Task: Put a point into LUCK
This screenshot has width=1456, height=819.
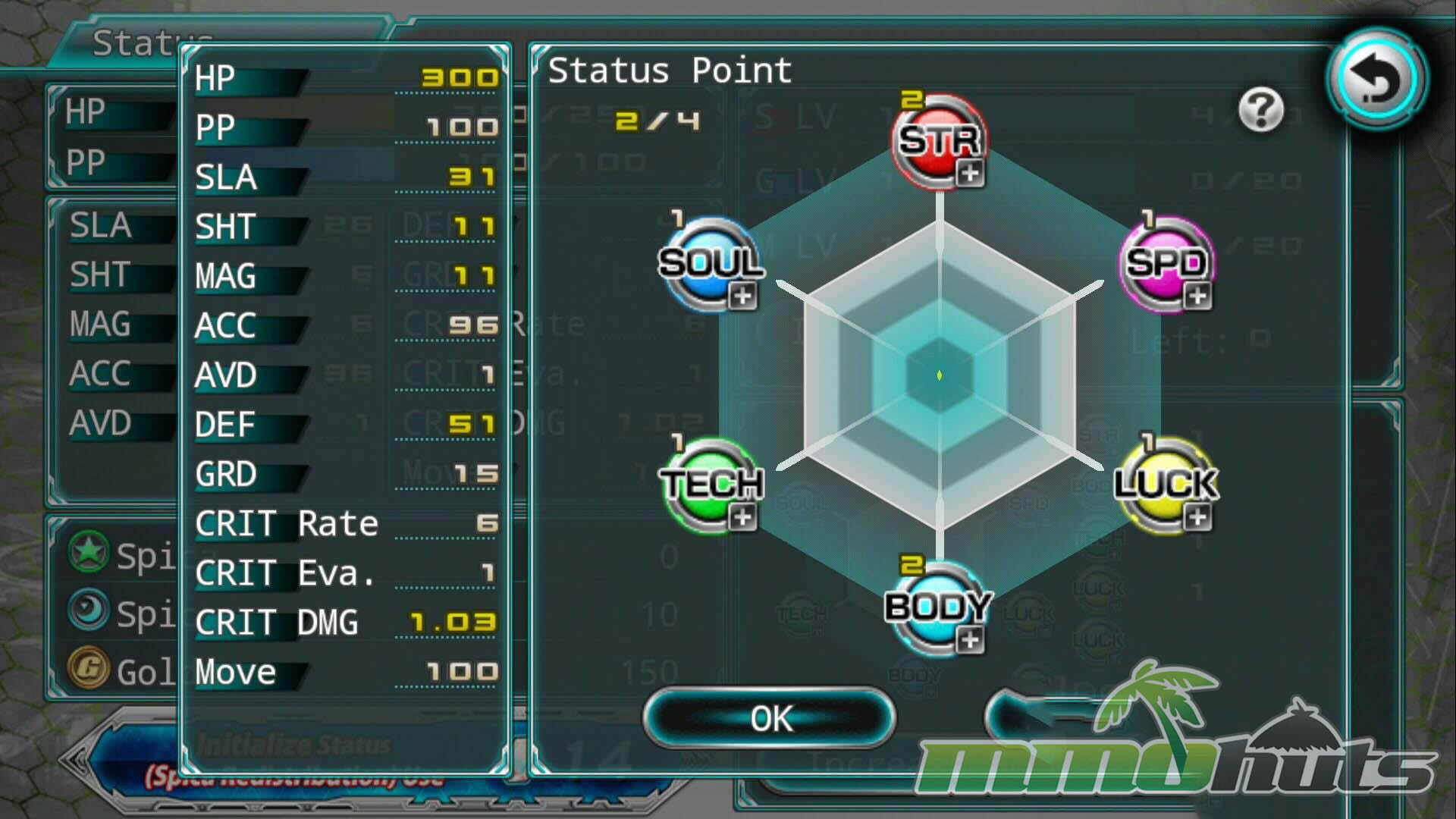Action: pyautogui.click(x=1197, y=518)
